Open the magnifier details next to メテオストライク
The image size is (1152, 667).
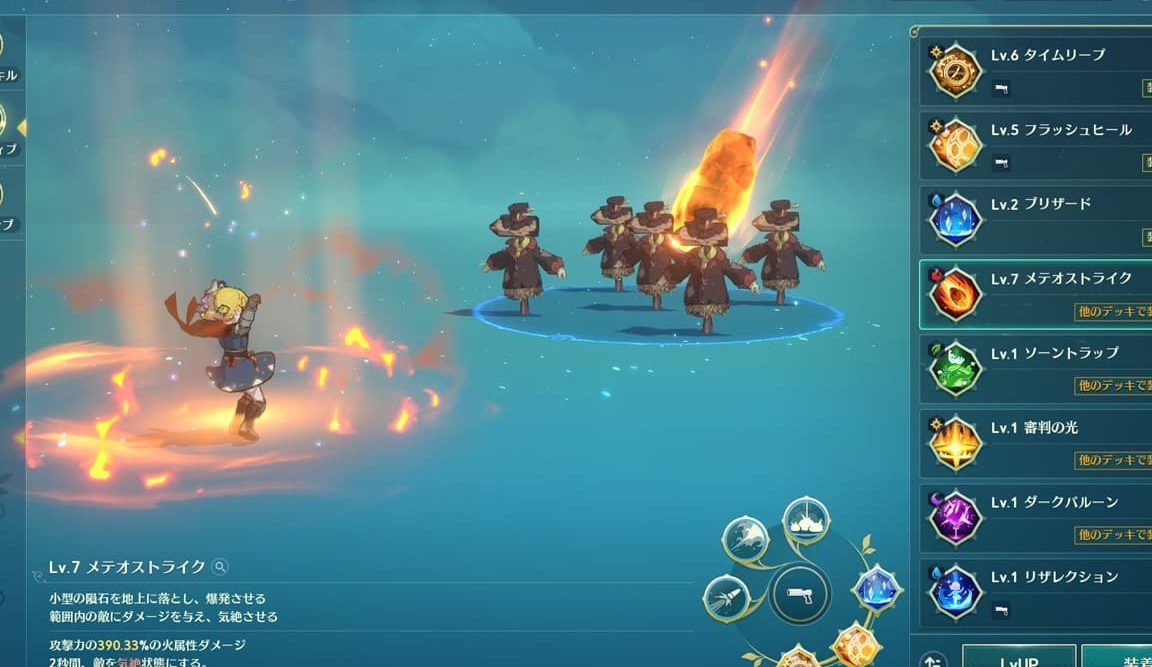220,567
